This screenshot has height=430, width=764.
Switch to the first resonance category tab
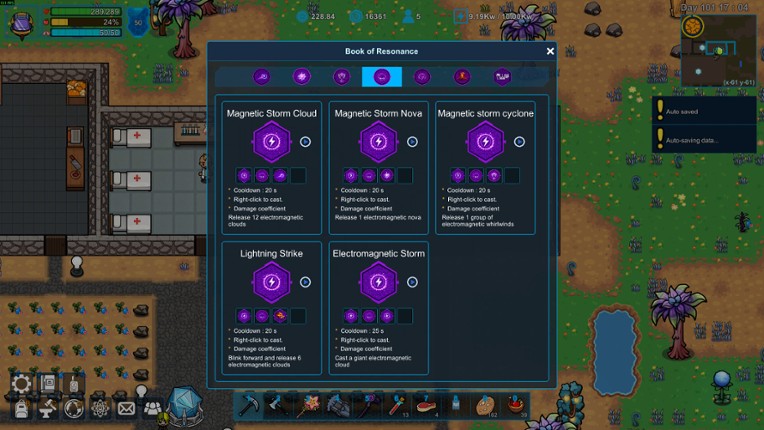pyautogui.click(x=262, y=77)
